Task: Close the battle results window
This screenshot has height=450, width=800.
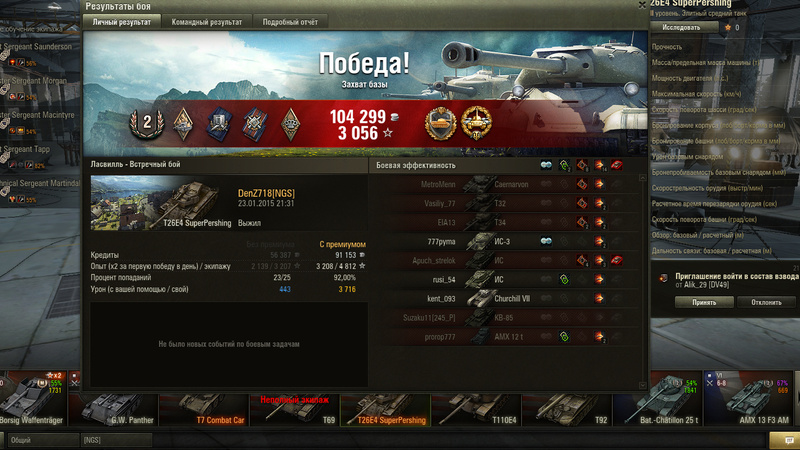Action: coord(640,6)
